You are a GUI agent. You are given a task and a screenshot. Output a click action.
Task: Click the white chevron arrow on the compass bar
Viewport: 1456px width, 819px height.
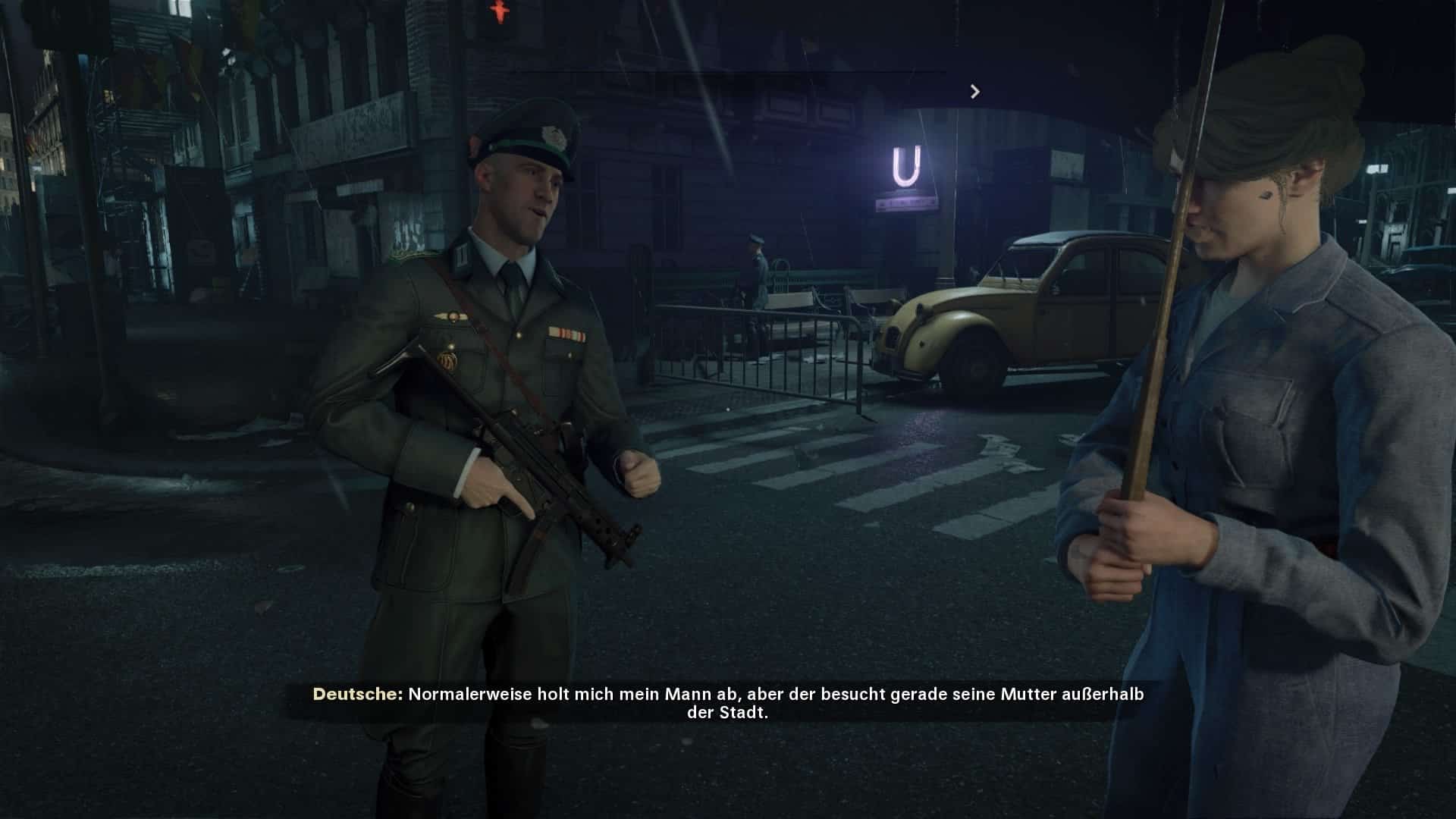975,92
